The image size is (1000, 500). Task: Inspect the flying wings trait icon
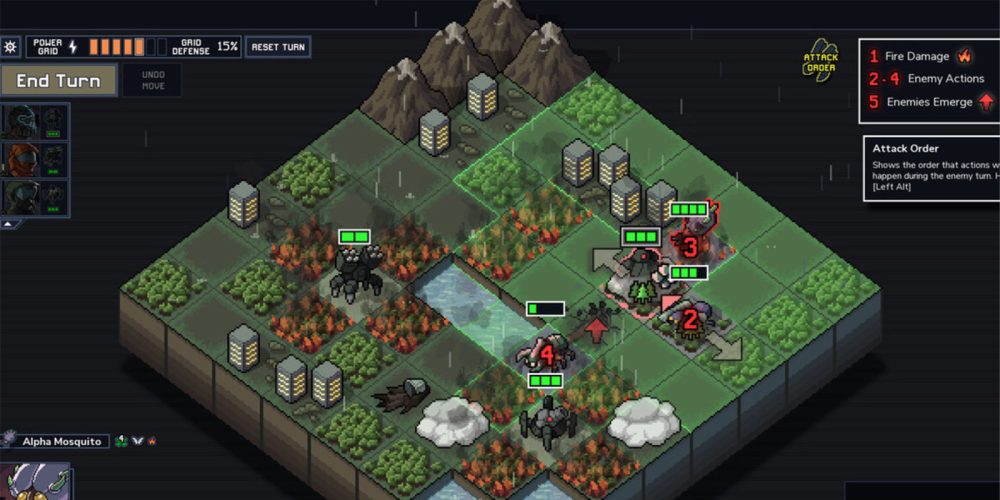coord(137,441)
